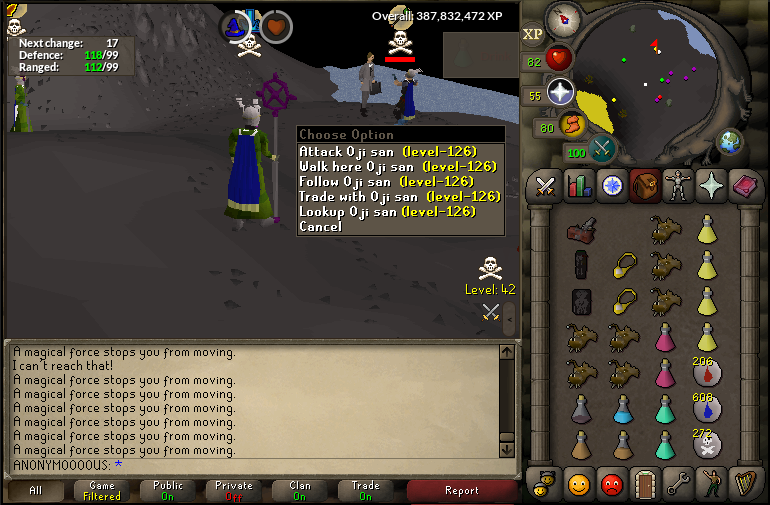Open the world map globe
The height and width of the screenshot is (505, 770).
[730, 141]
